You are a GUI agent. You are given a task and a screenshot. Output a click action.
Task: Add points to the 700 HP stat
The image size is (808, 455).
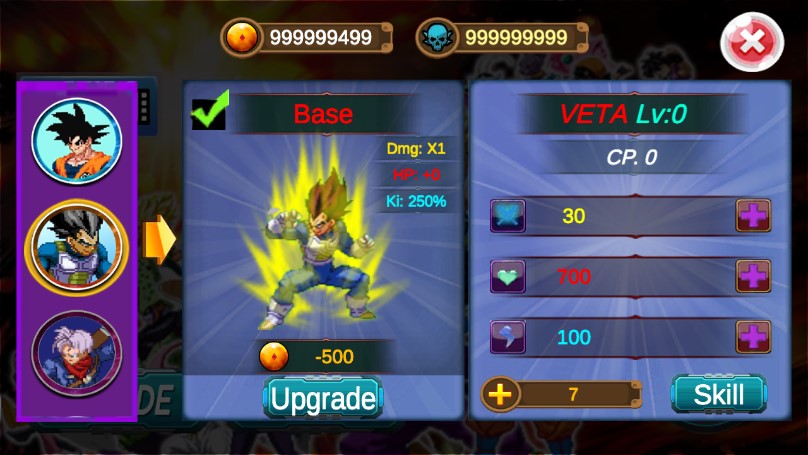pos(753,276)
